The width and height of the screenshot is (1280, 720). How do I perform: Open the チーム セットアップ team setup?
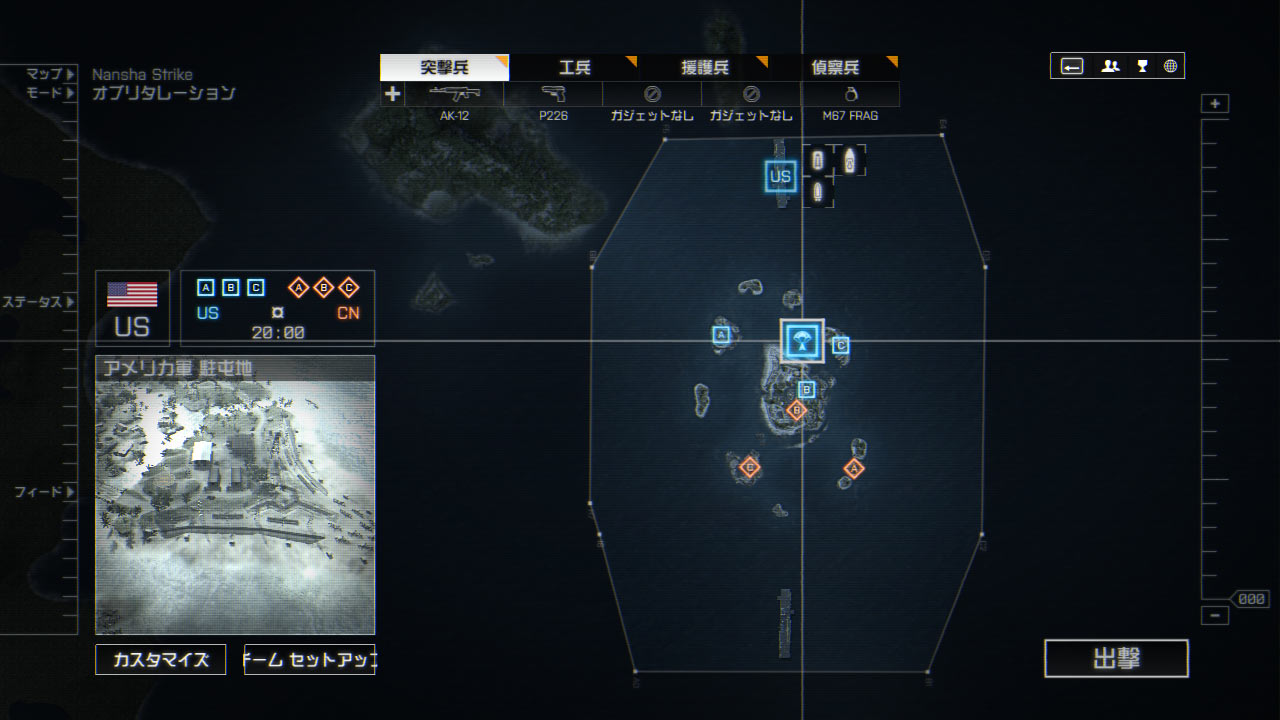pos(309,660)
